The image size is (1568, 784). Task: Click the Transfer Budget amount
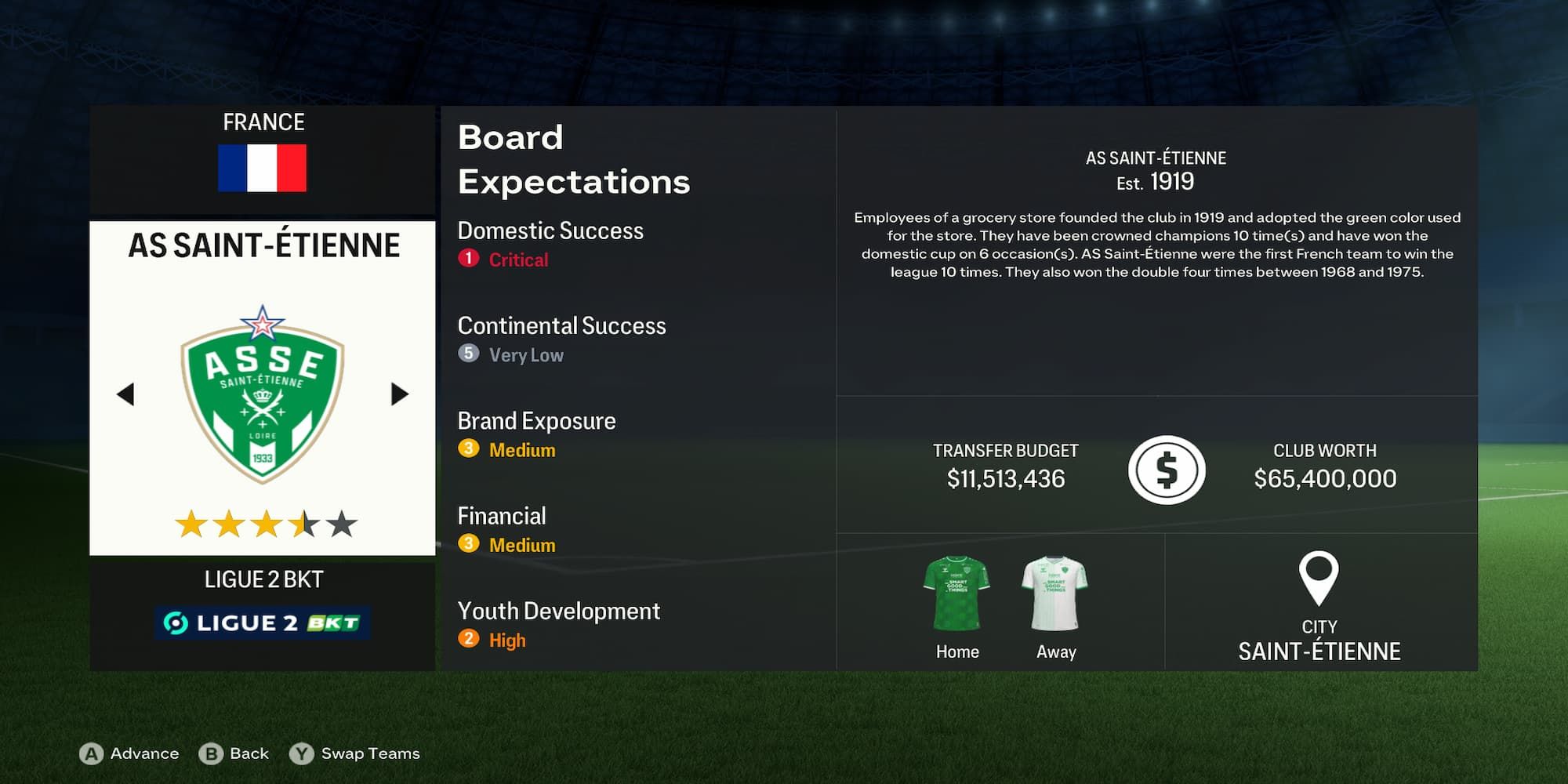pyautogui.click(x=1004, y=477)
